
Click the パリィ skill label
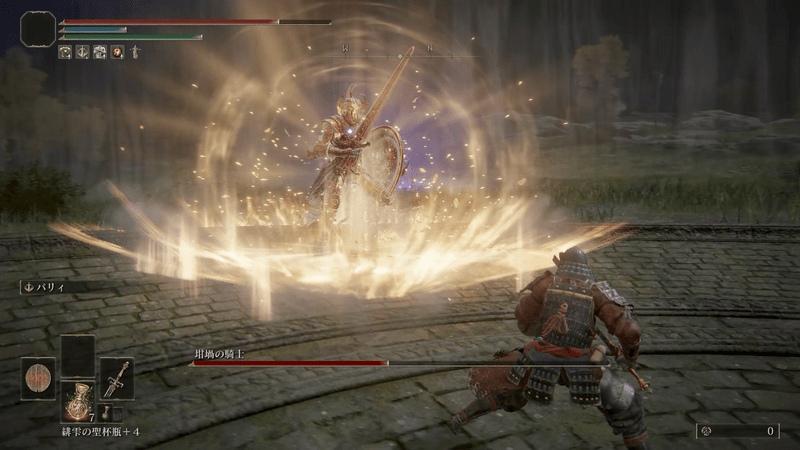pos(45,287)
